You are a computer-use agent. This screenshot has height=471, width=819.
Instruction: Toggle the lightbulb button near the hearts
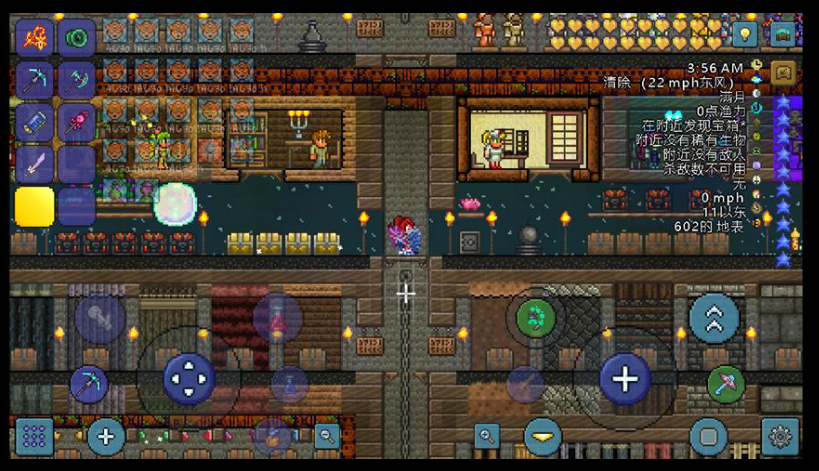click(x=744, y=35)
